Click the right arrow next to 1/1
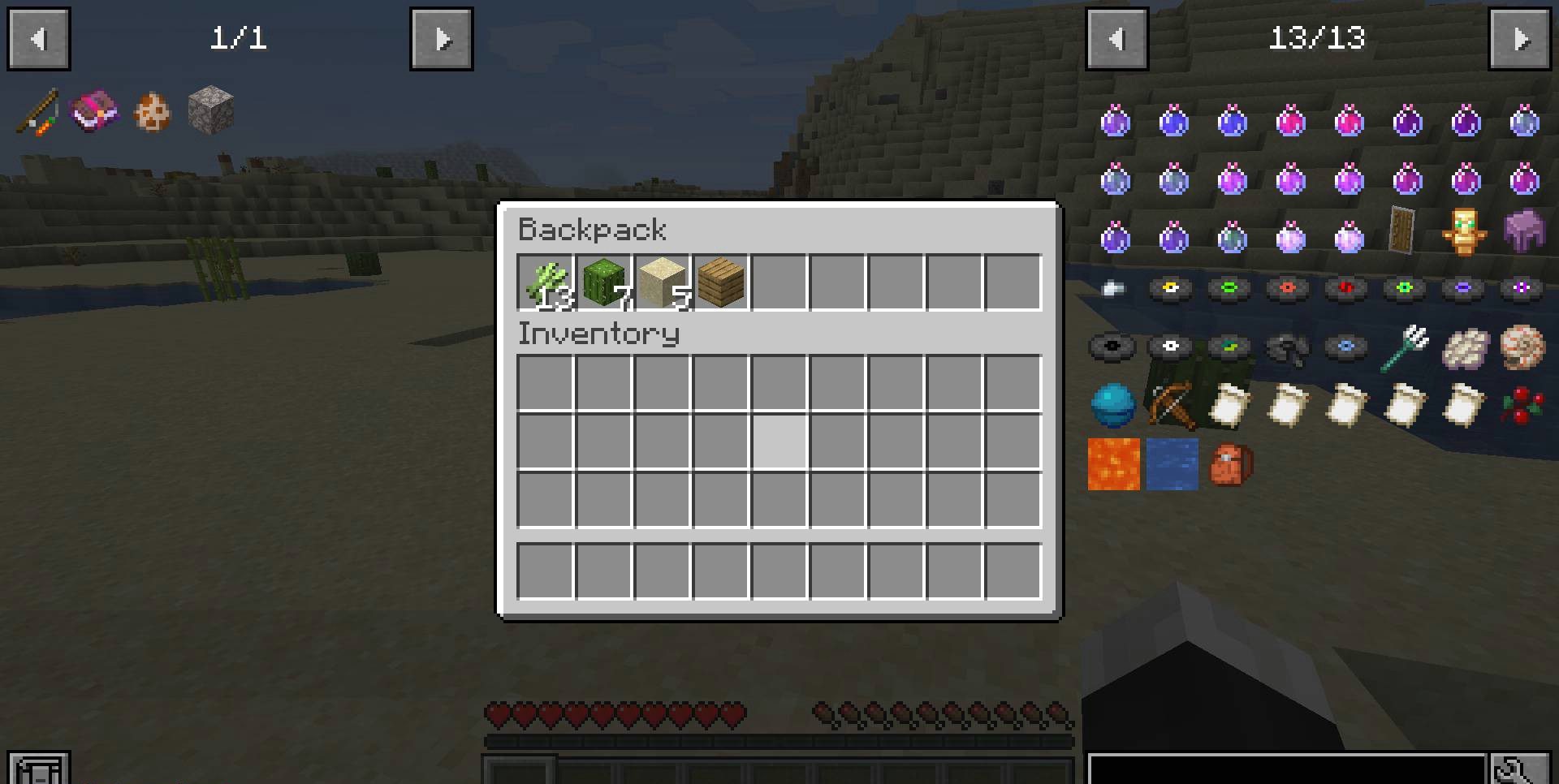 pyautogui.click(x=441, y=38)
